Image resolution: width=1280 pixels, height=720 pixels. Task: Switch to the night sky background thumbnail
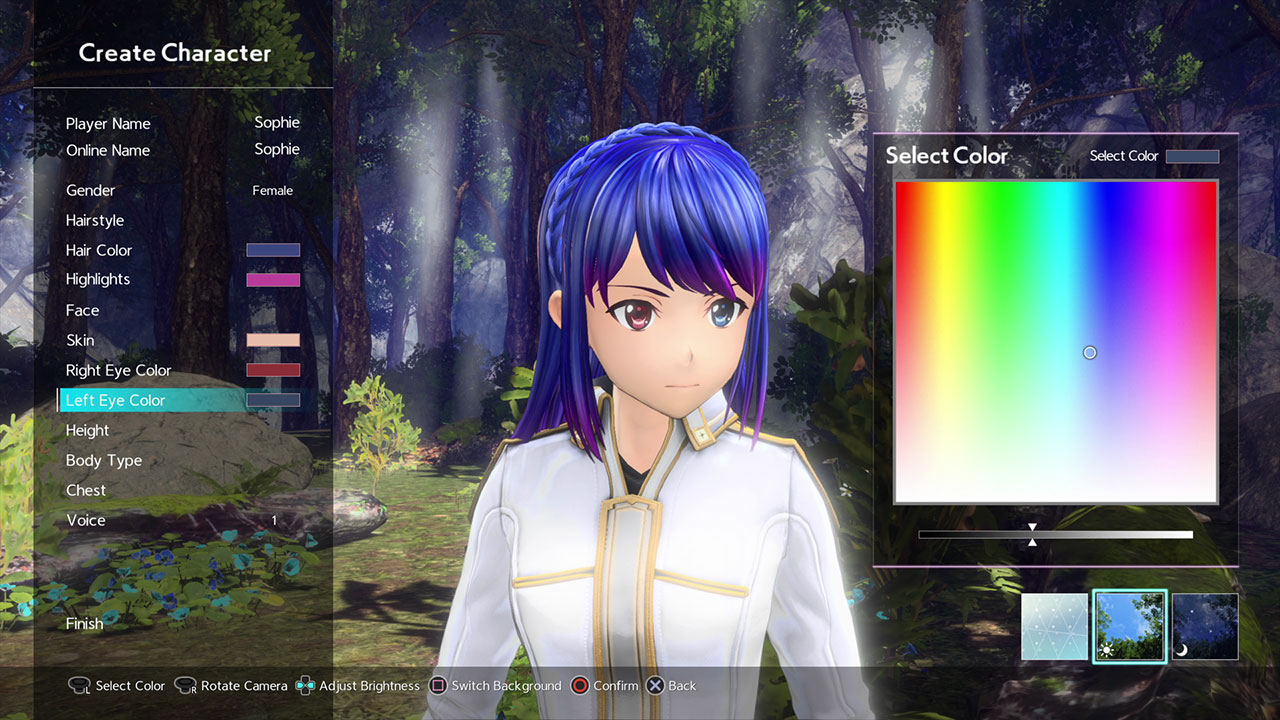(1205, 627)
